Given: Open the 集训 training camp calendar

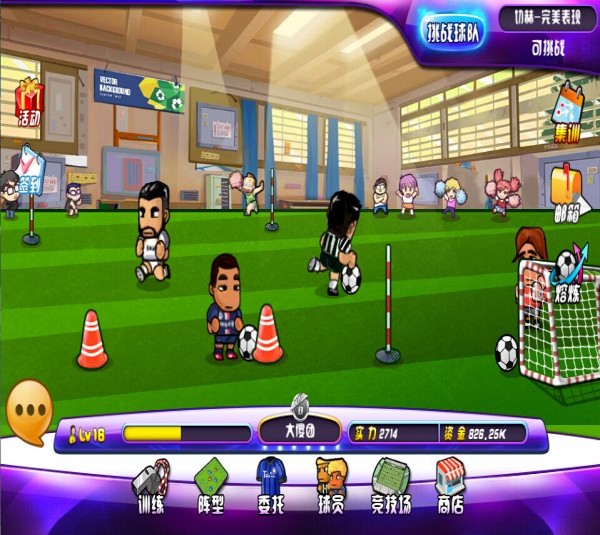Looking at the screenshot, I should (x=568, y=112).
